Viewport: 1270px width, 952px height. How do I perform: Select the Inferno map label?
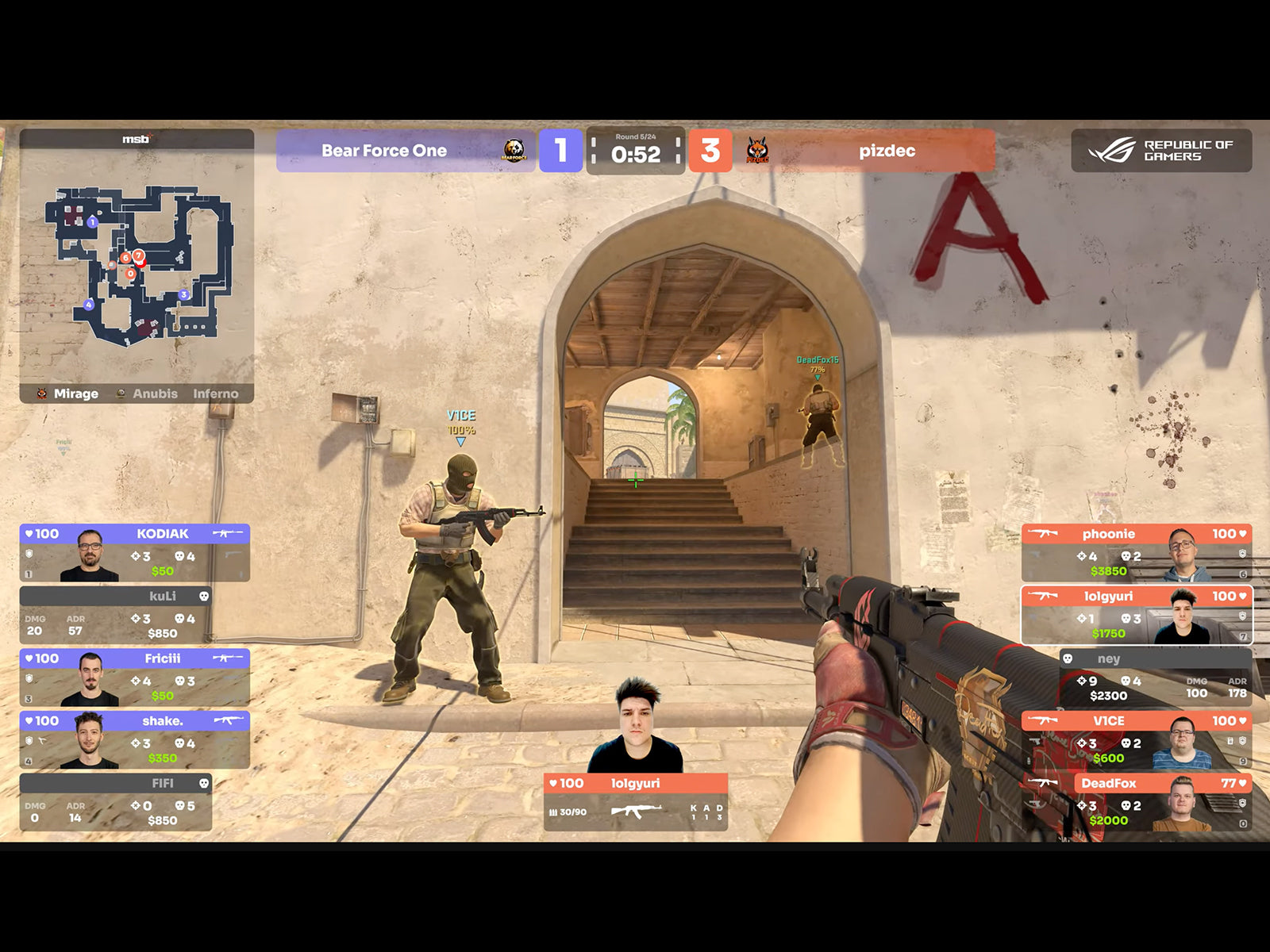pos(215,393)
